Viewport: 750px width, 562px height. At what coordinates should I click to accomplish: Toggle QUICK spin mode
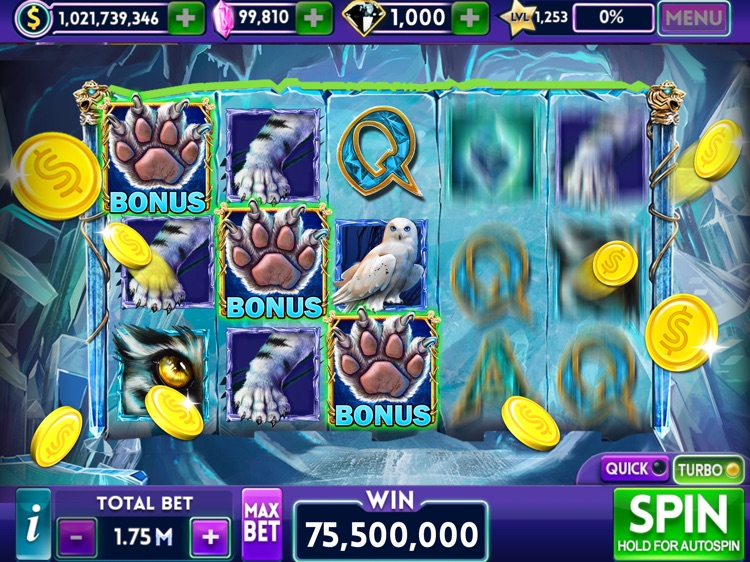pyautogui.click(x=635, y=468)
